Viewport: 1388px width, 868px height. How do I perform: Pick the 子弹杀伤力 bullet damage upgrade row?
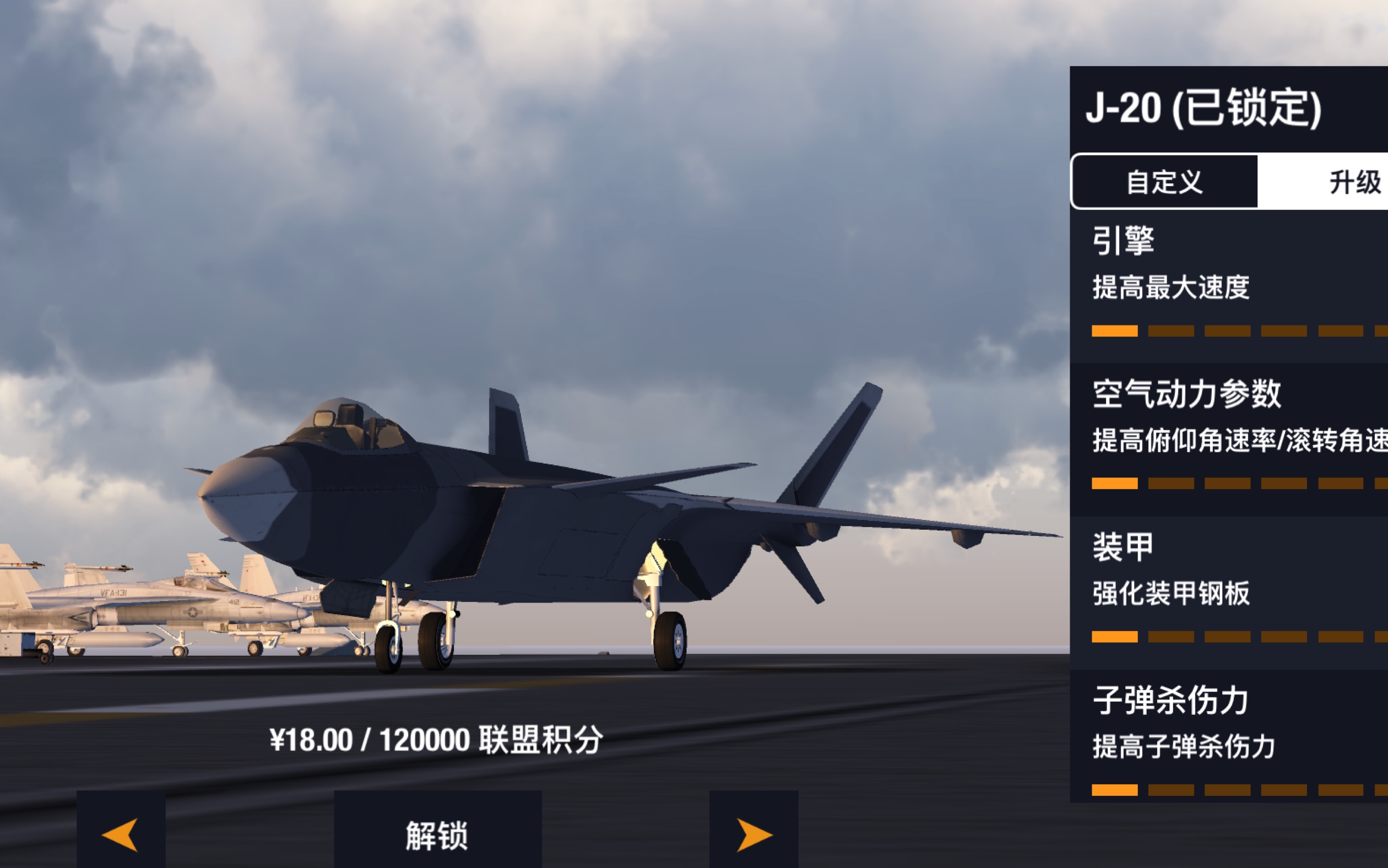click(x=1228, y=736)
